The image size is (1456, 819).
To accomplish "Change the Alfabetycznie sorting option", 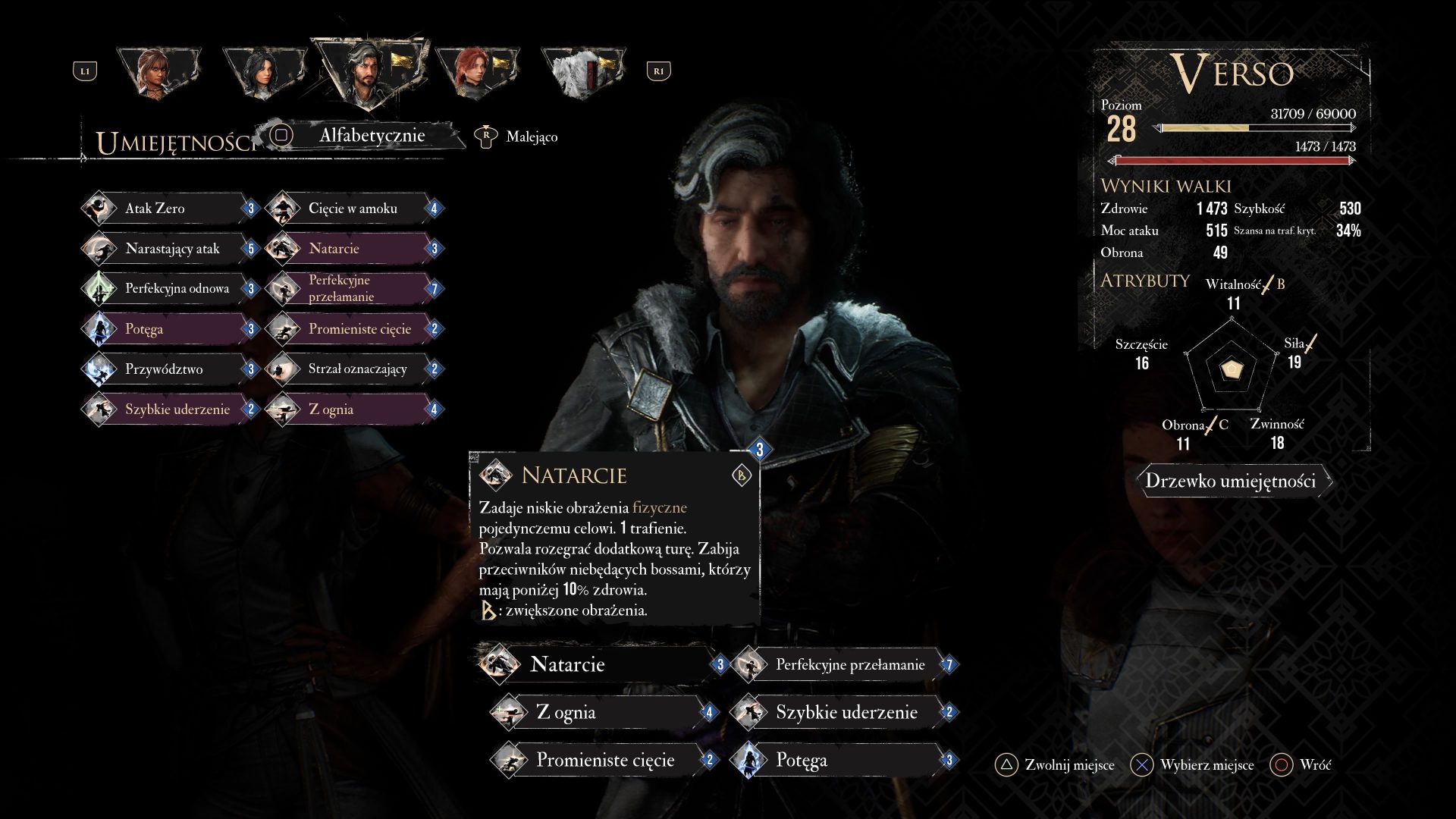I will click(371, 136).
